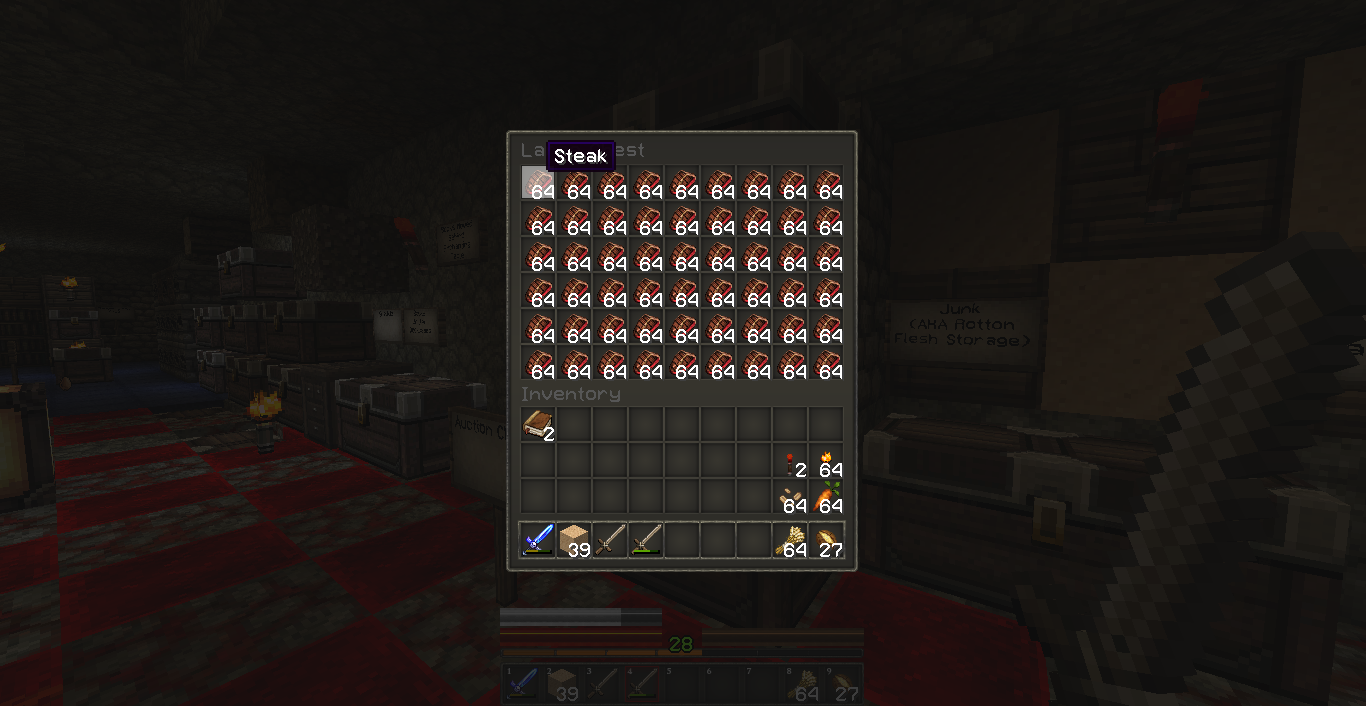Select the seeds stack in inventory

790,497
